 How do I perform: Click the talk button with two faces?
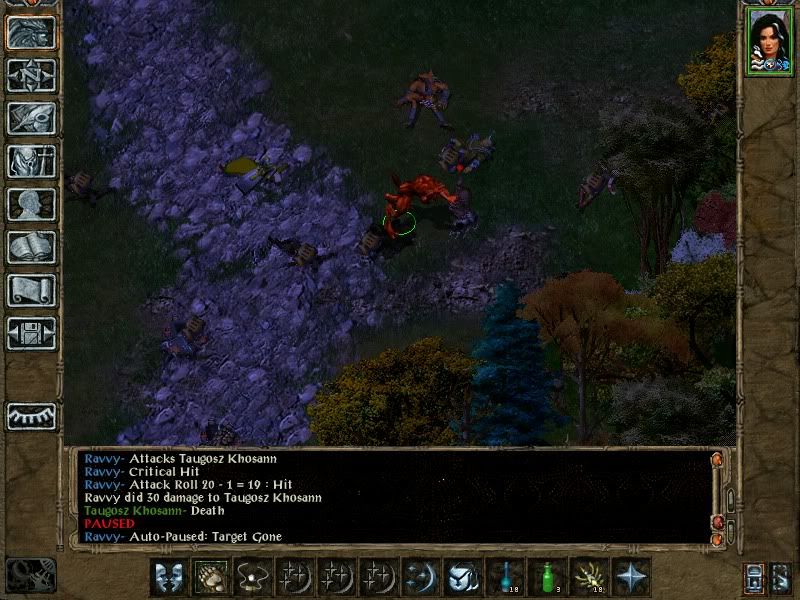point(170,577)
